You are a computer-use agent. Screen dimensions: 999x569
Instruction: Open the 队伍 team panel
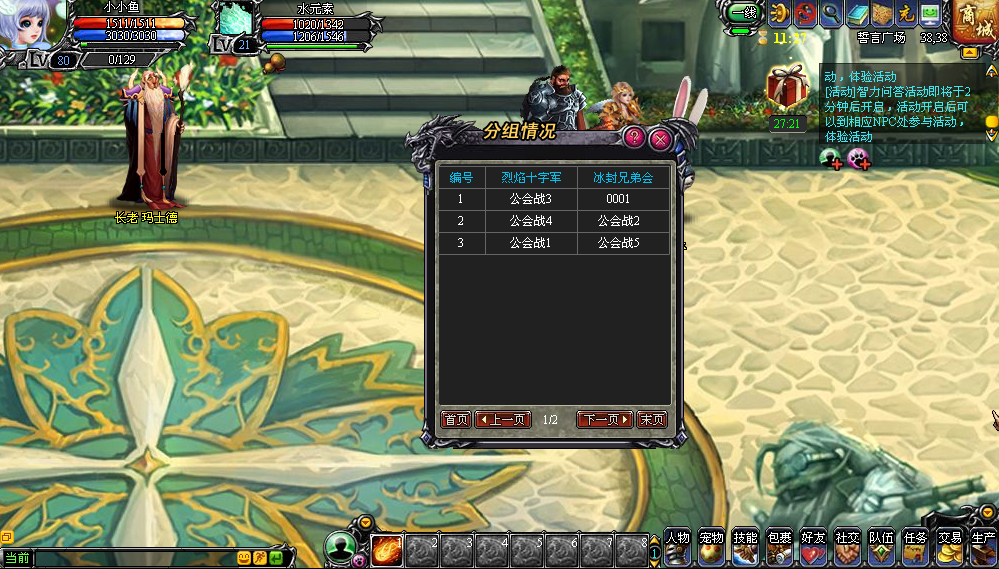click(881, 546)
